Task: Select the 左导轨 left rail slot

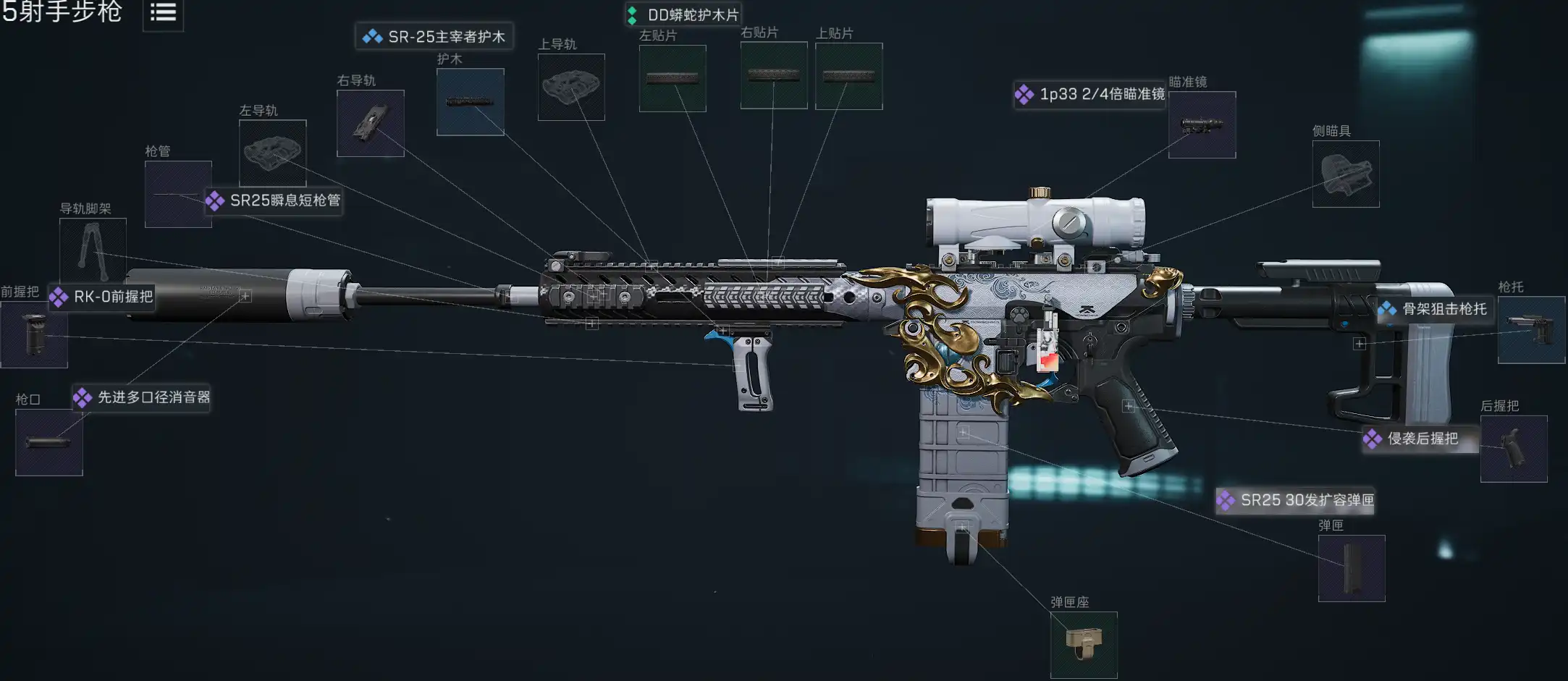Action: click(x=272, y=153)
